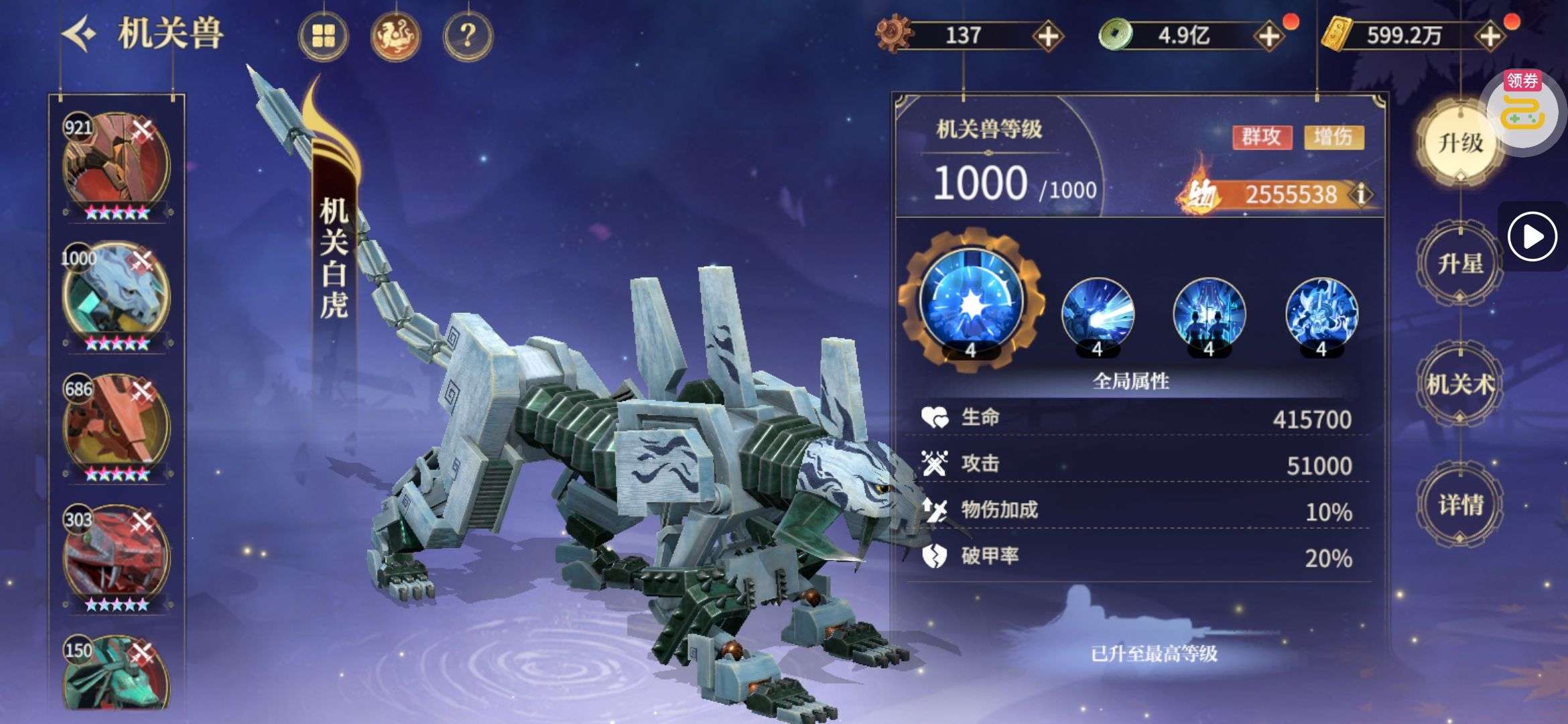Click the play-recording overlay button
This screenshot has height=724, width=1568.
pos(1532,236)
